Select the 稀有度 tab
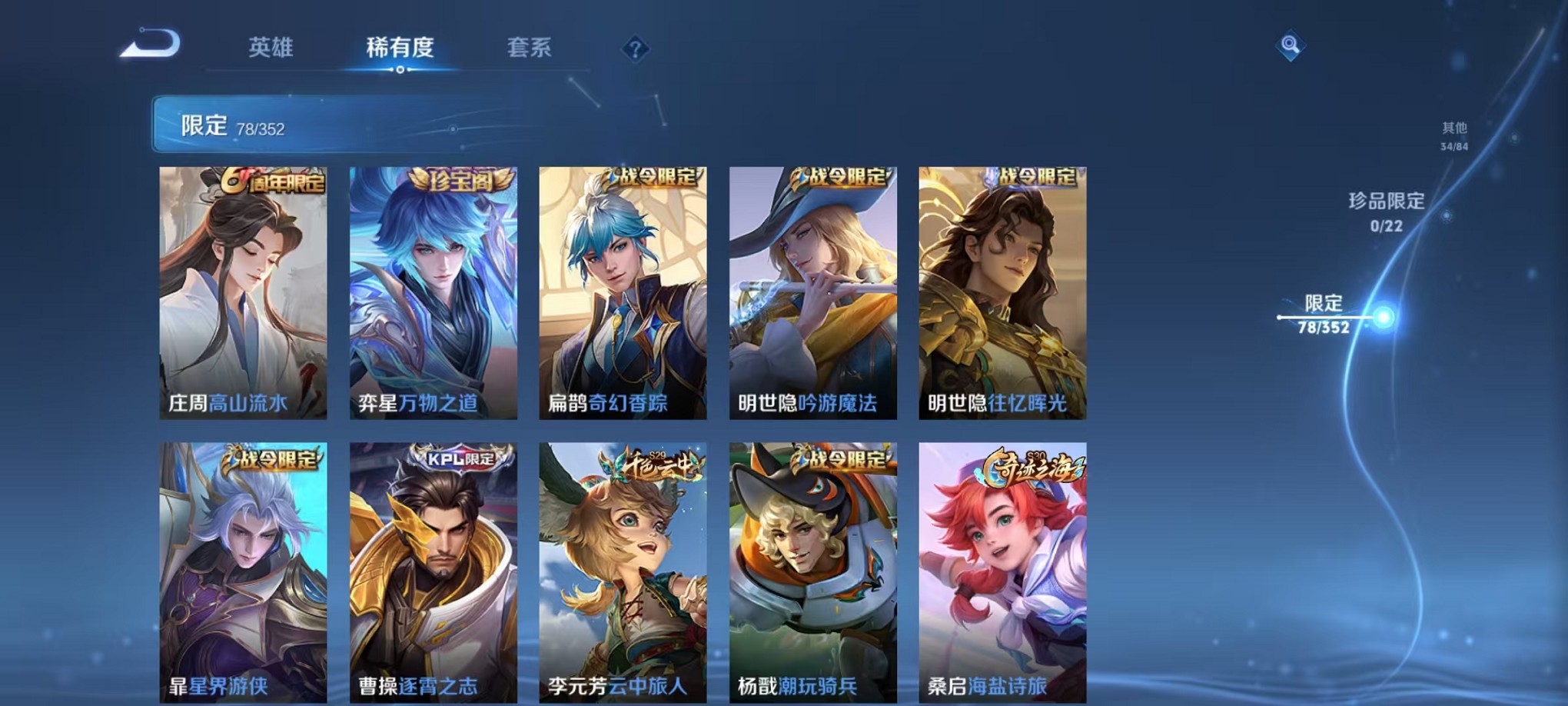The image size is (1568, 706). (x=400, y=48)
